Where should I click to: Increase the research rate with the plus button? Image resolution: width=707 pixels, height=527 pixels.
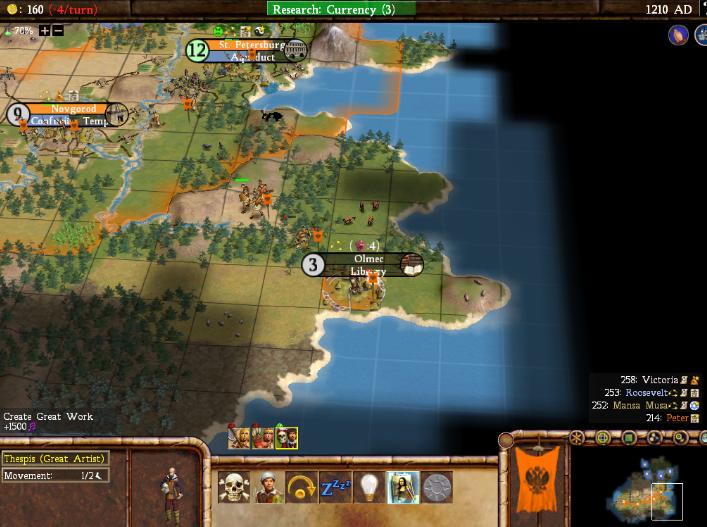coord(44,31)
